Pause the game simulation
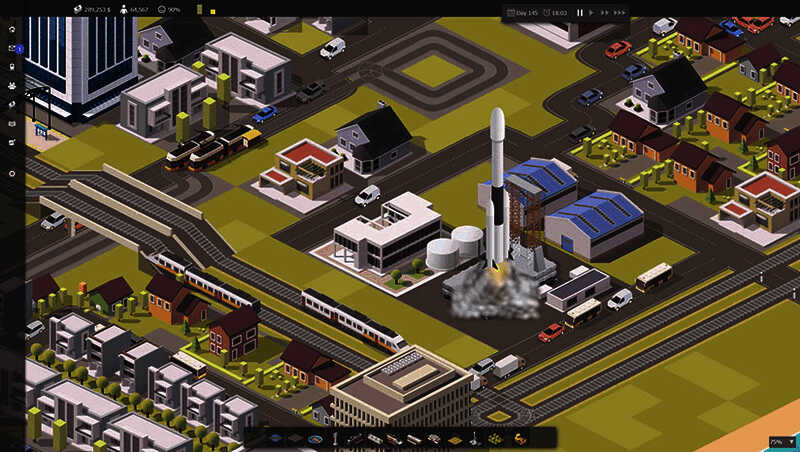This screenshot has height=452, width=800. tap(580, 13)
